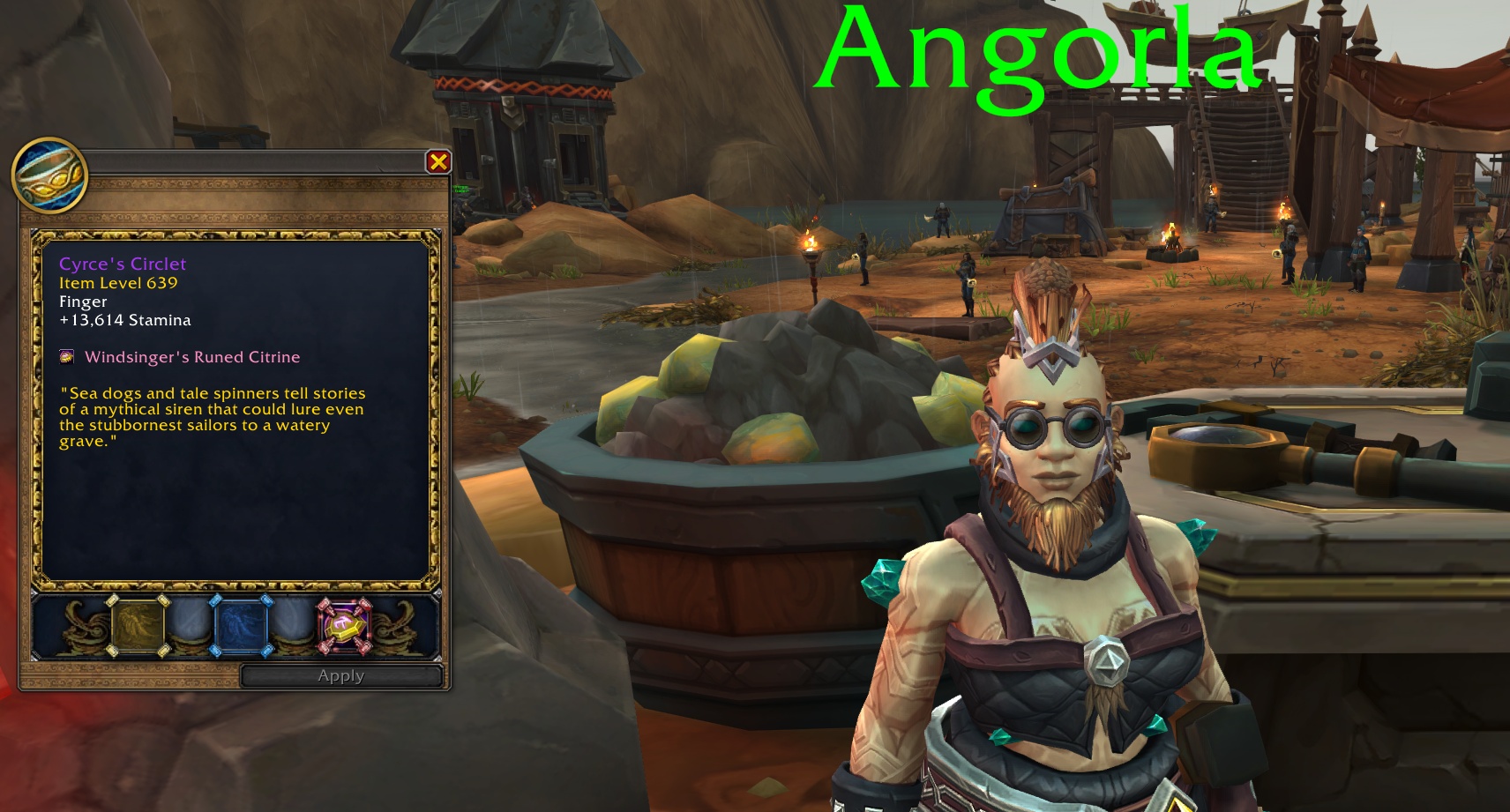
Task: Select the socketed blue gem
Action: (x=243, y=627)
